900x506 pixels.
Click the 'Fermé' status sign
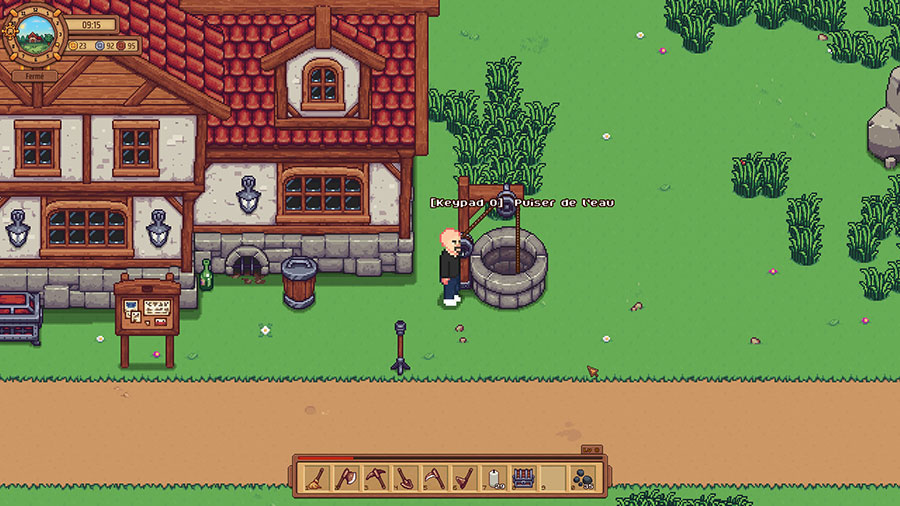(x=35, y=75)
